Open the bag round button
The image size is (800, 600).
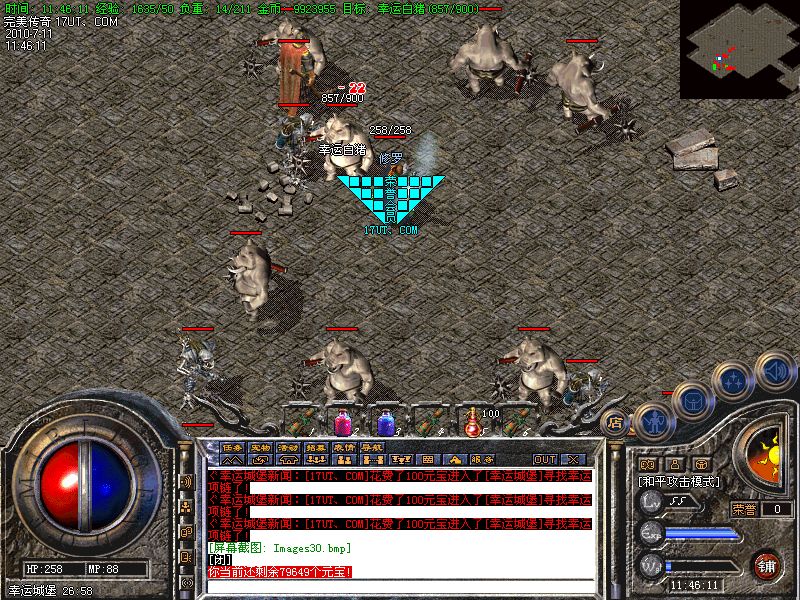tap(691, 399)
